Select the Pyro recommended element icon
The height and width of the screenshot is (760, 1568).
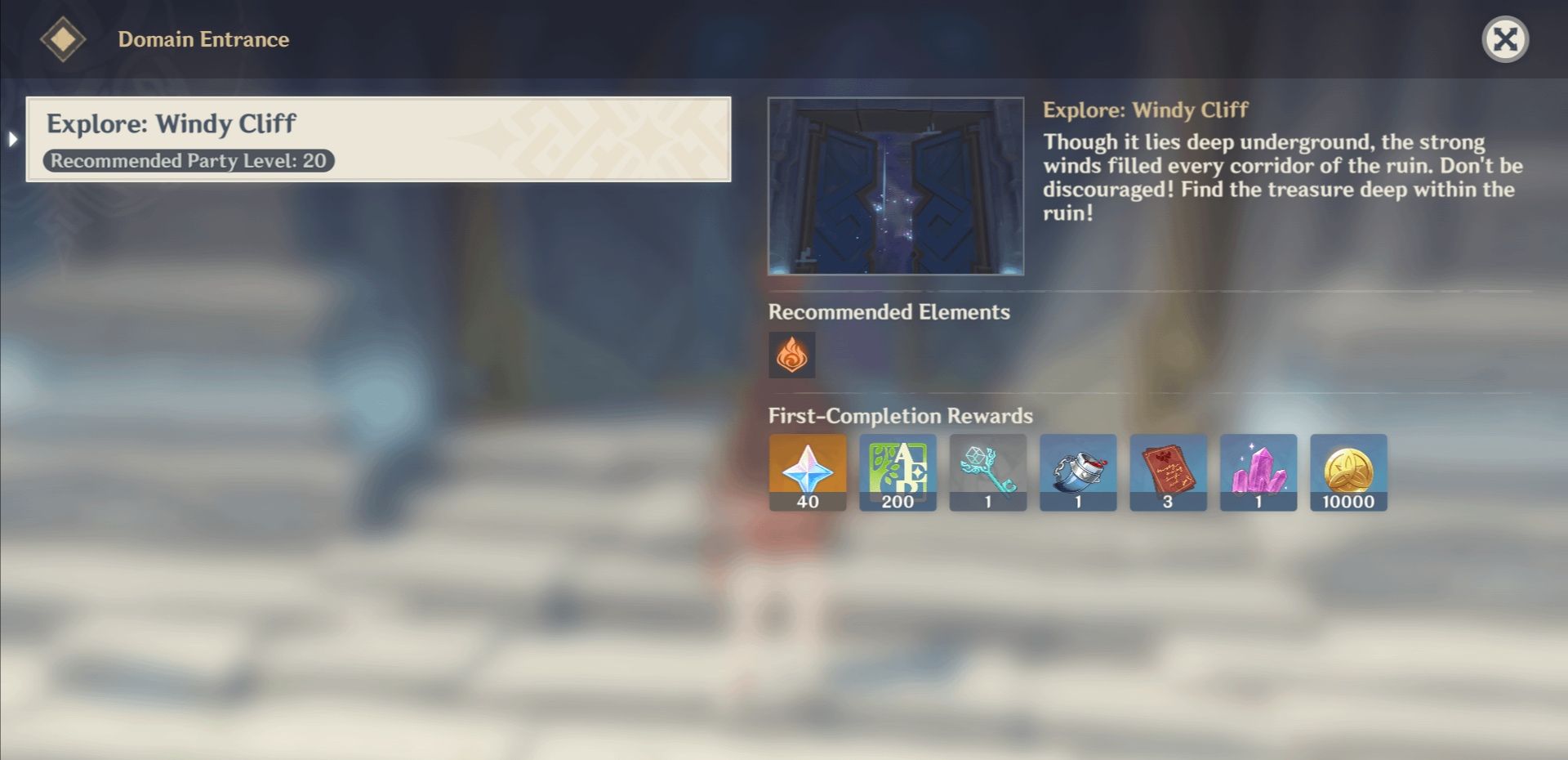tap(791, 355)
